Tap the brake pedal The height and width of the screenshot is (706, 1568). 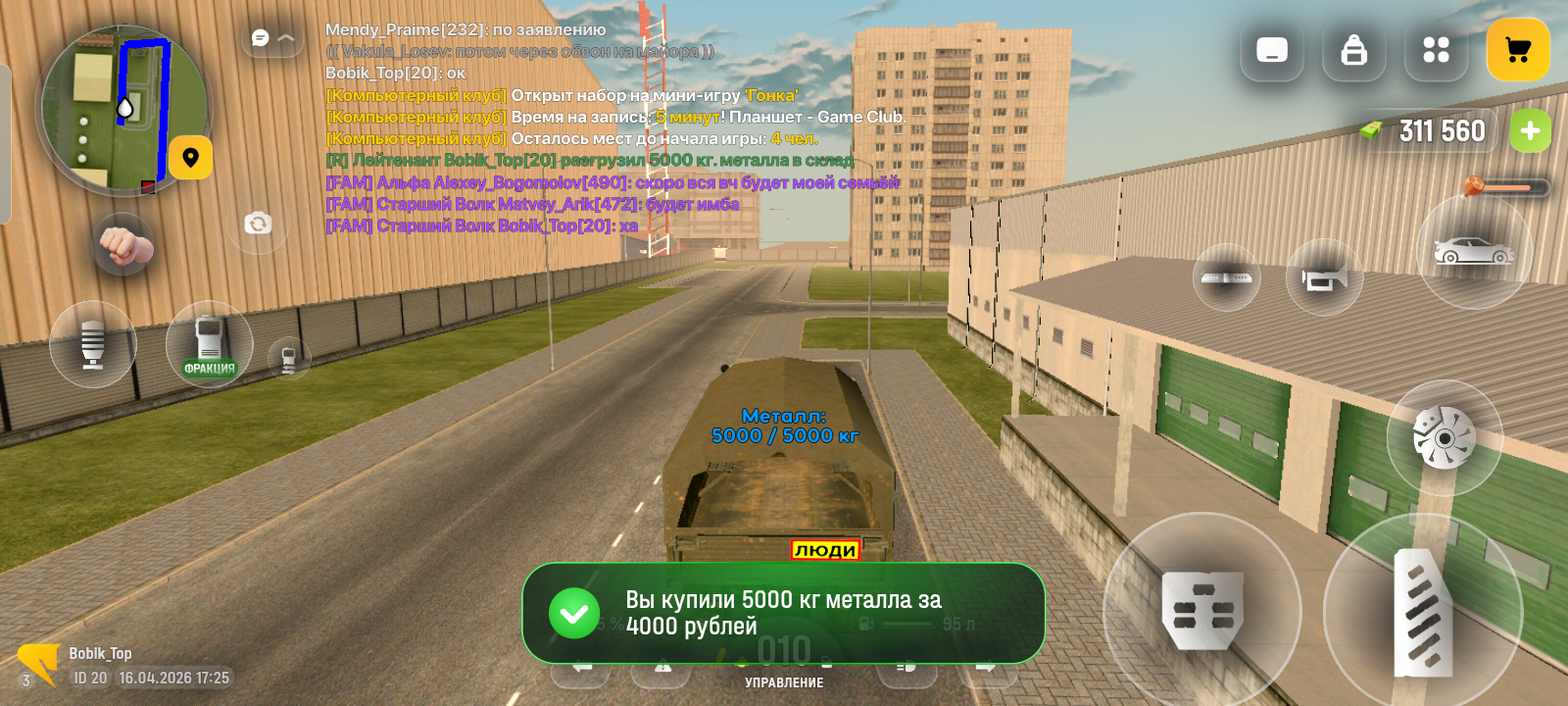click(1202, 611)
